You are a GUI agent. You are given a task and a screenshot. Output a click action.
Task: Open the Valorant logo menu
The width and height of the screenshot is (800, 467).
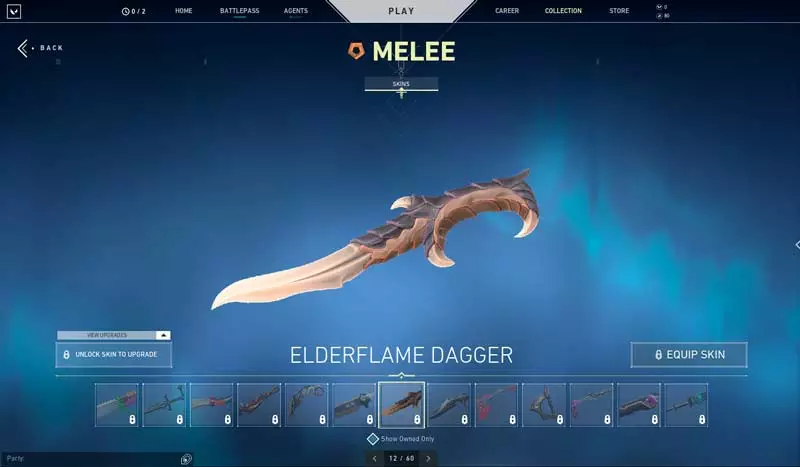15,11
